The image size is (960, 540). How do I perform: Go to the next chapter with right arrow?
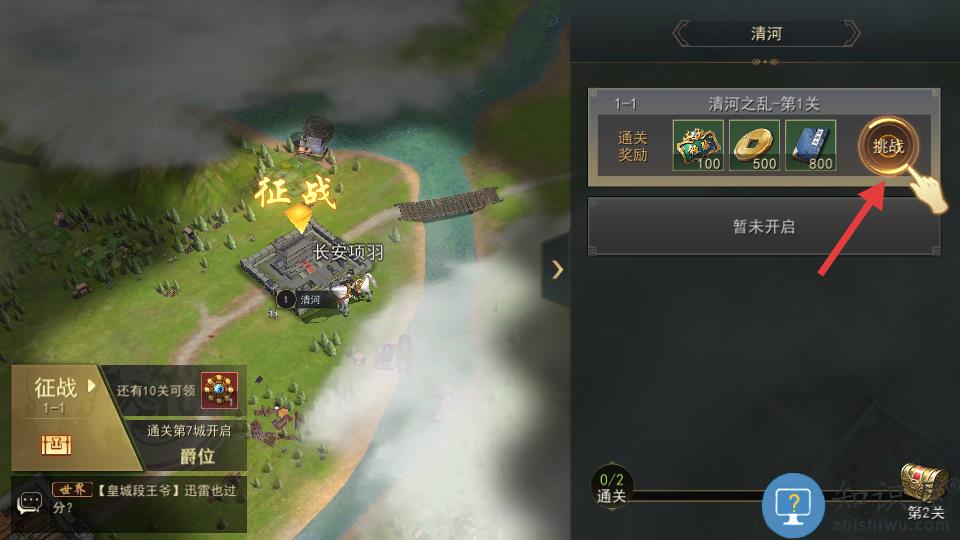[851, 34]
